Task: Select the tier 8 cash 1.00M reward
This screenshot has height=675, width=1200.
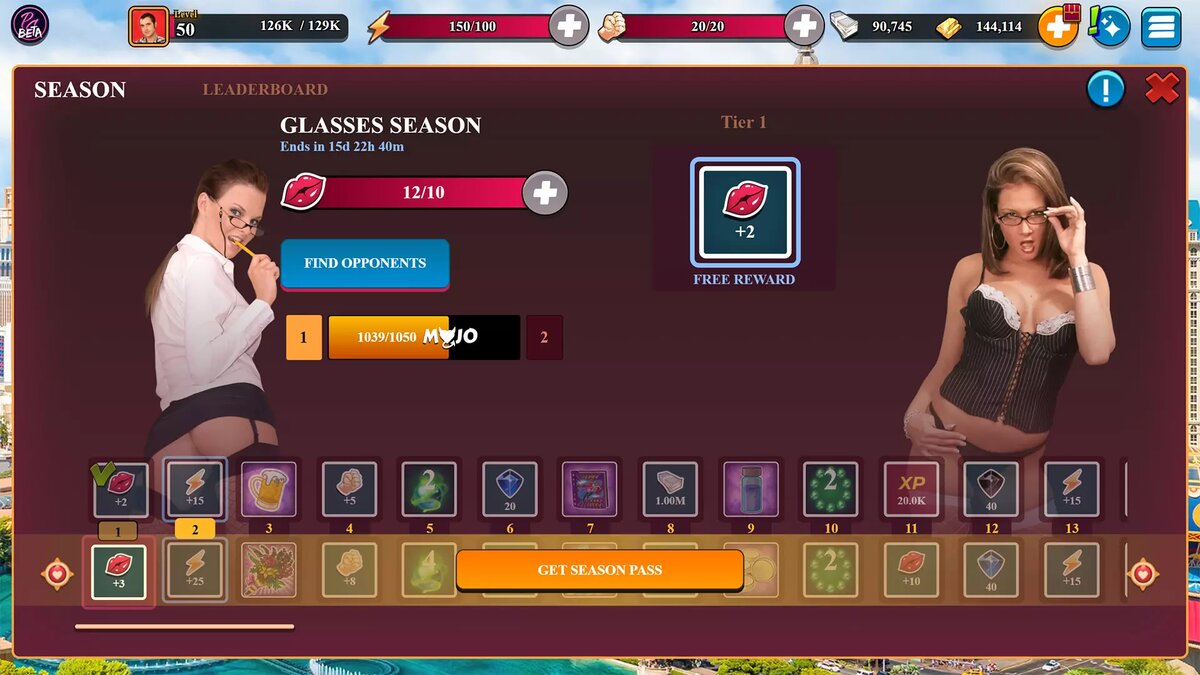Action: (x=670, y=489)
